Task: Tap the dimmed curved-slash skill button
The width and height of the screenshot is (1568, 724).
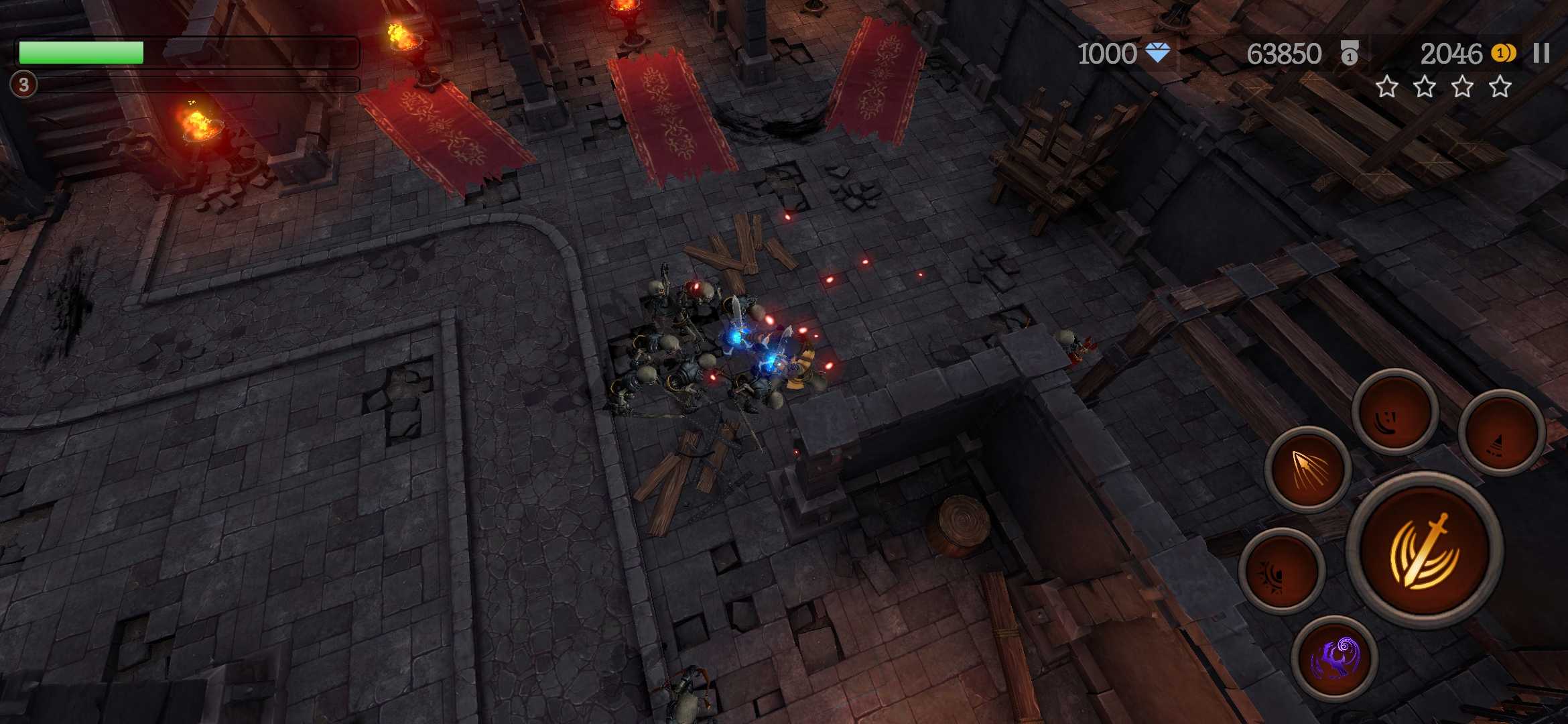Action: [1394, 412]
